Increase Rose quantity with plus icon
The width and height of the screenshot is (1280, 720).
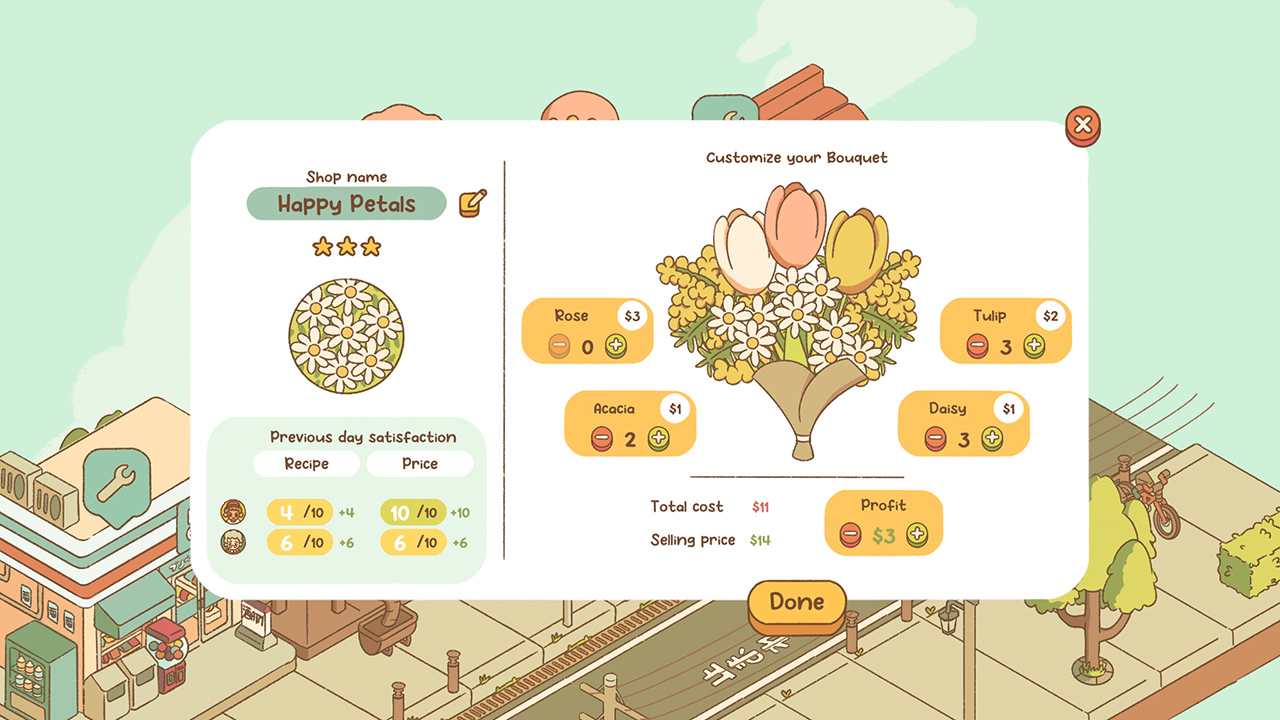coord(618,347)
